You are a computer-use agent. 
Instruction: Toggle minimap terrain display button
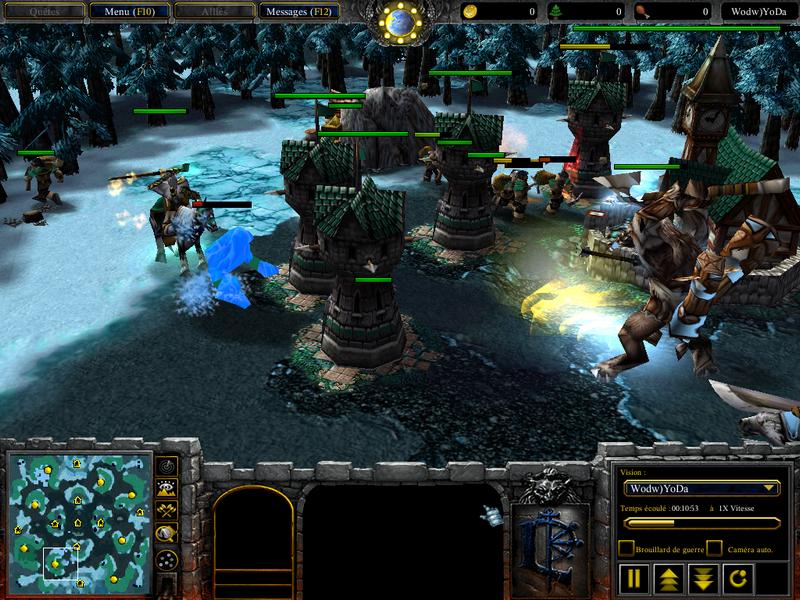pyautogui.click(x=167, y=489)
